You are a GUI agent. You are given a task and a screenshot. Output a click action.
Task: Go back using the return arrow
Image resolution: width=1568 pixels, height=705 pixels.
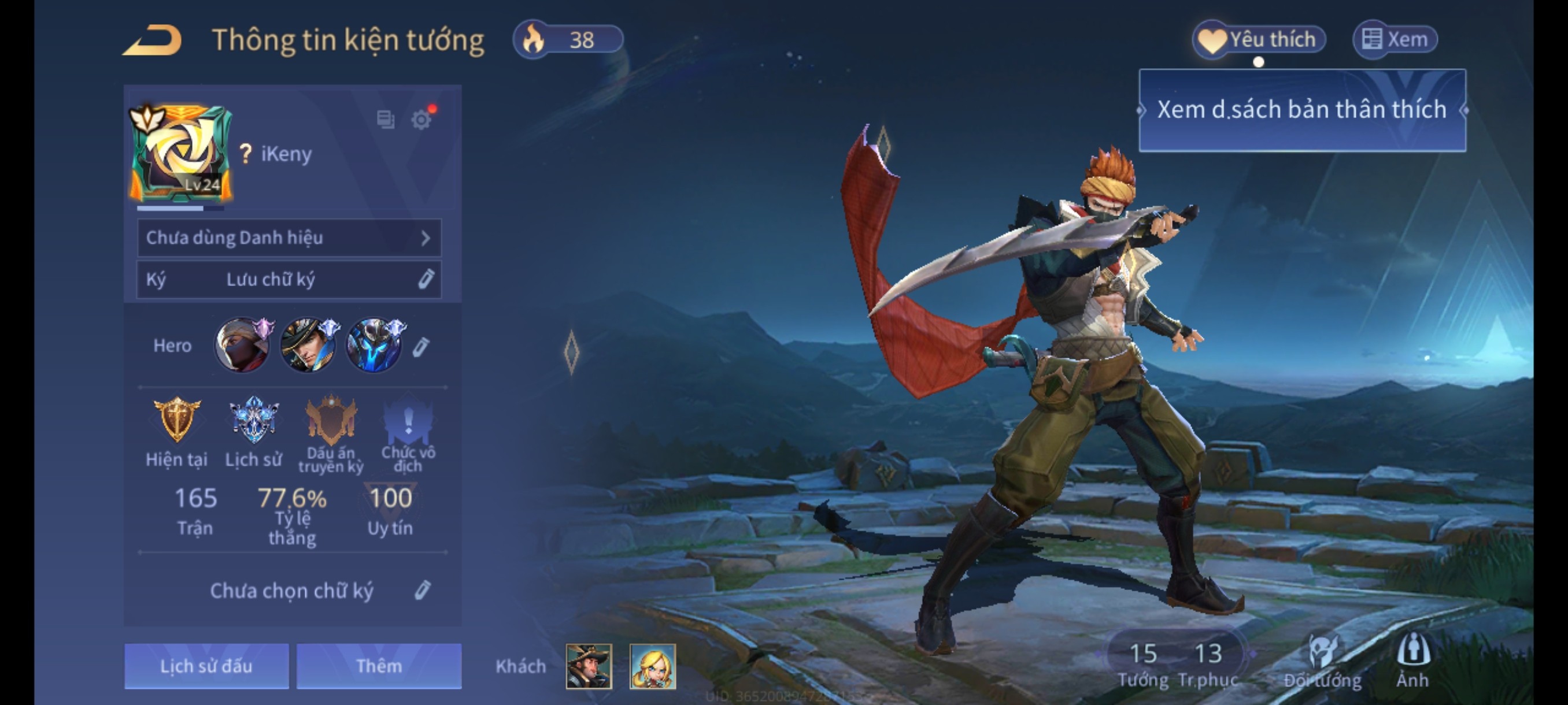click(152, 40)
